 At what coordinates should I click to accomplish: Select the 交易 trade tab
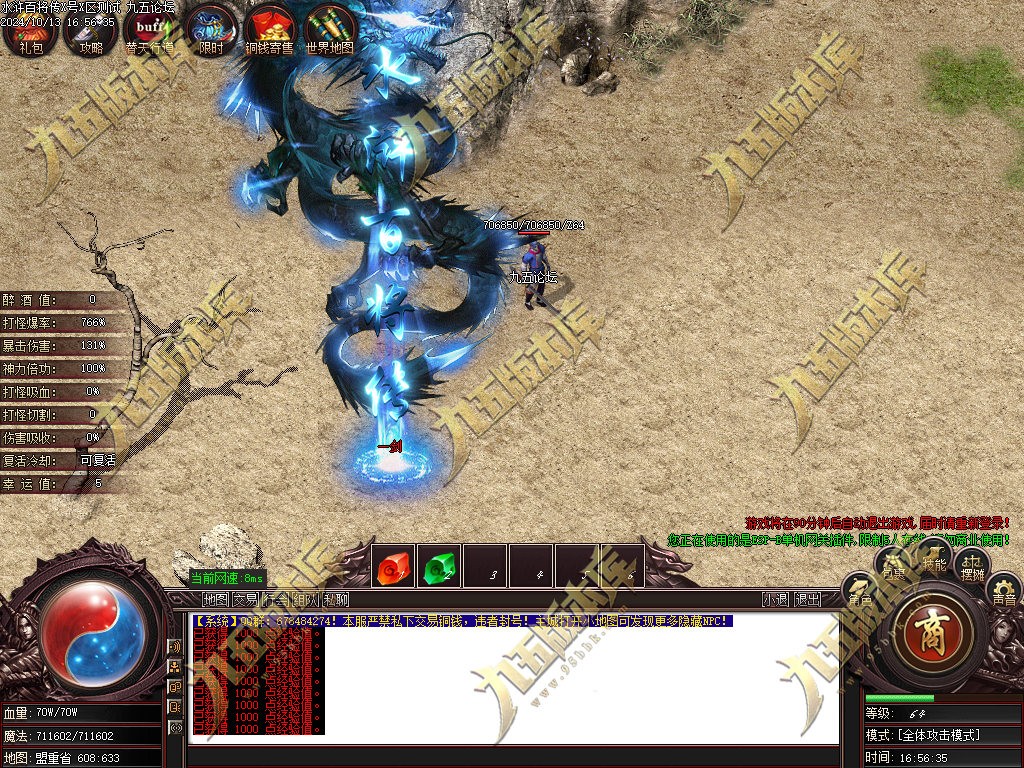[x=245, y=599]
